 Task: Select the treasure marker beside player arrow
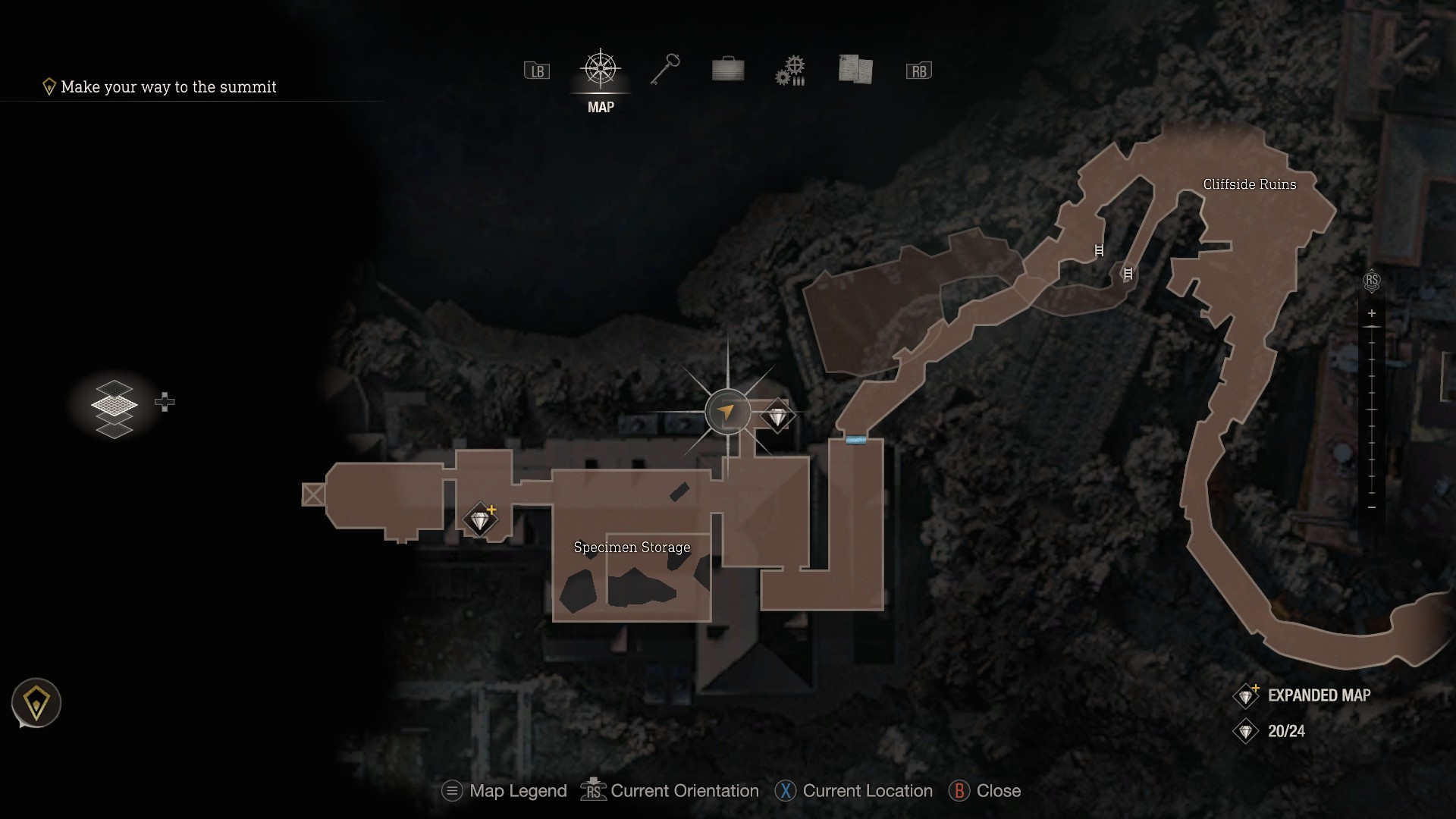(777, 416)
